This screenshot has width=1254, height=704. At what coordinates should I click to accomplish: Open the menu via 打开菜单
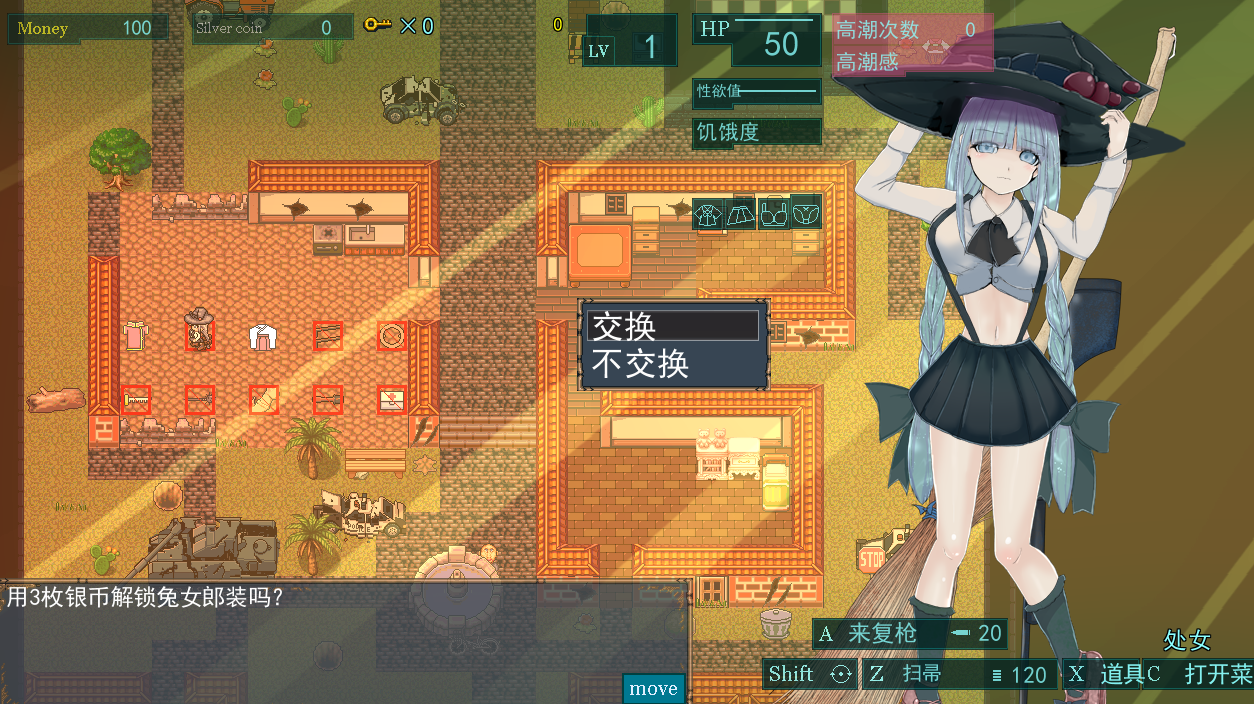click(1199, 674)
